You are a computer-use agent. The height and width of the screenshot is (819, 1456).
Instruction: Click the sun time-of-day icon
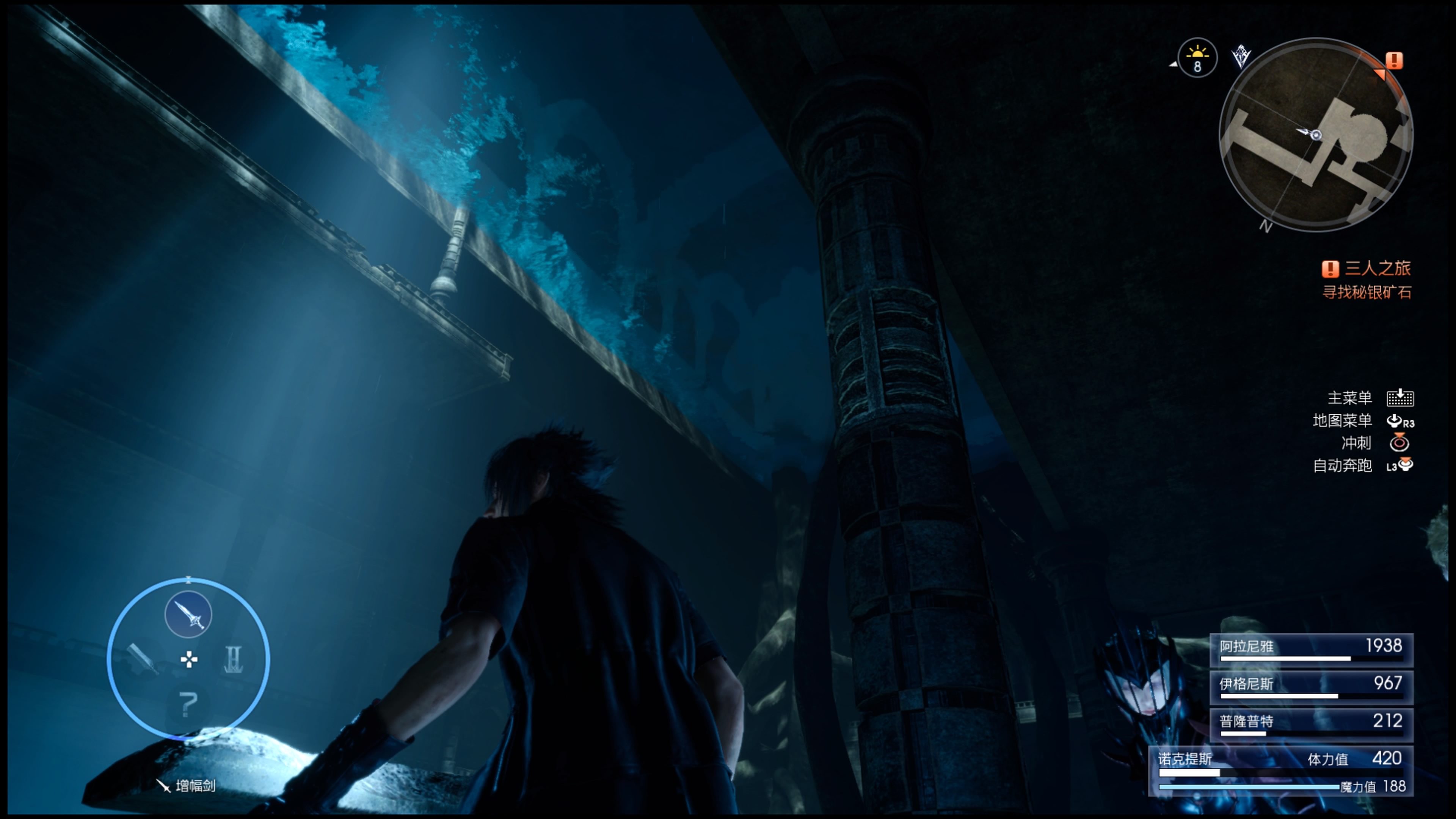1197,58
